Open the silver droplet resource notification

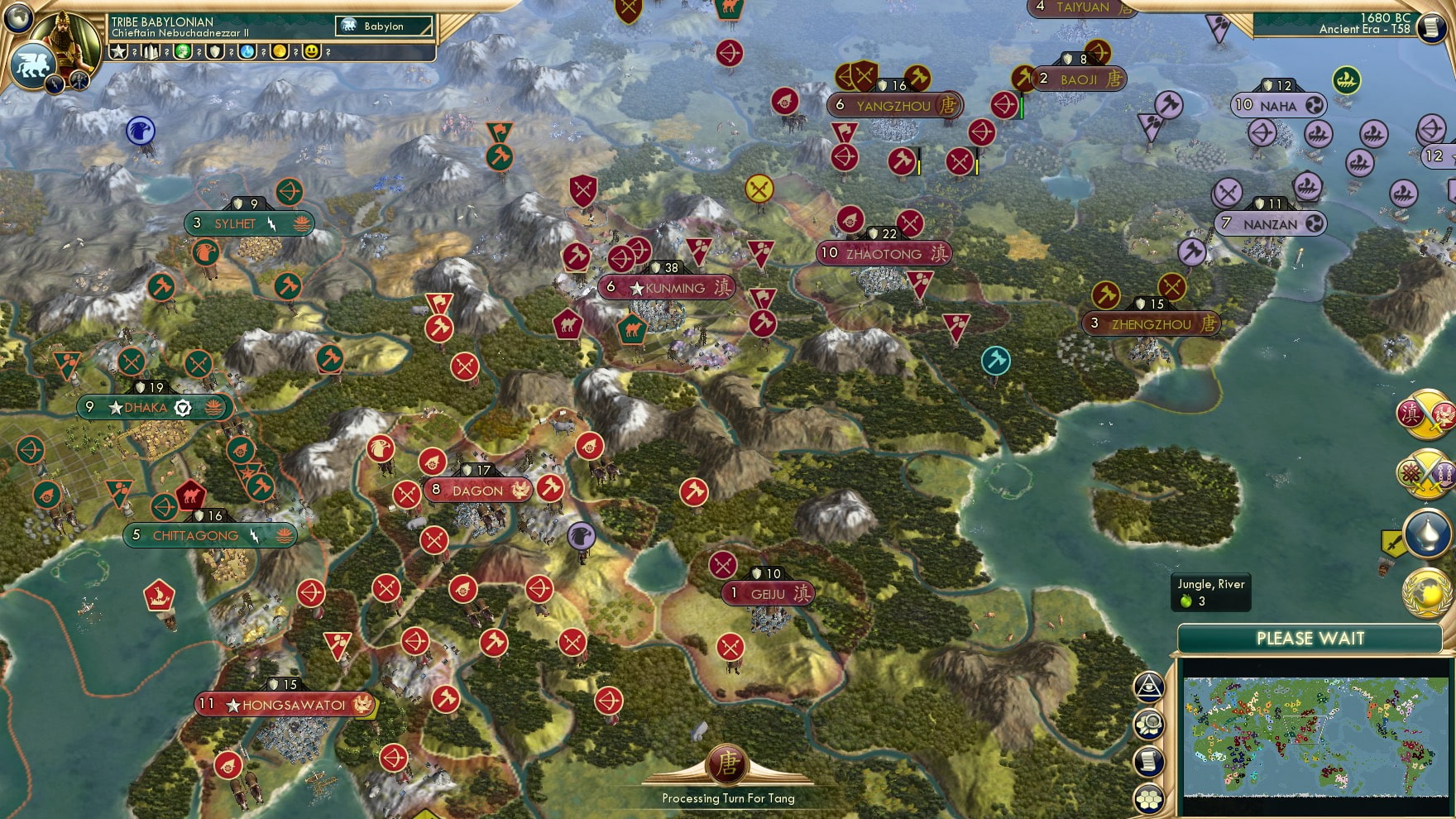[1427, 532]
